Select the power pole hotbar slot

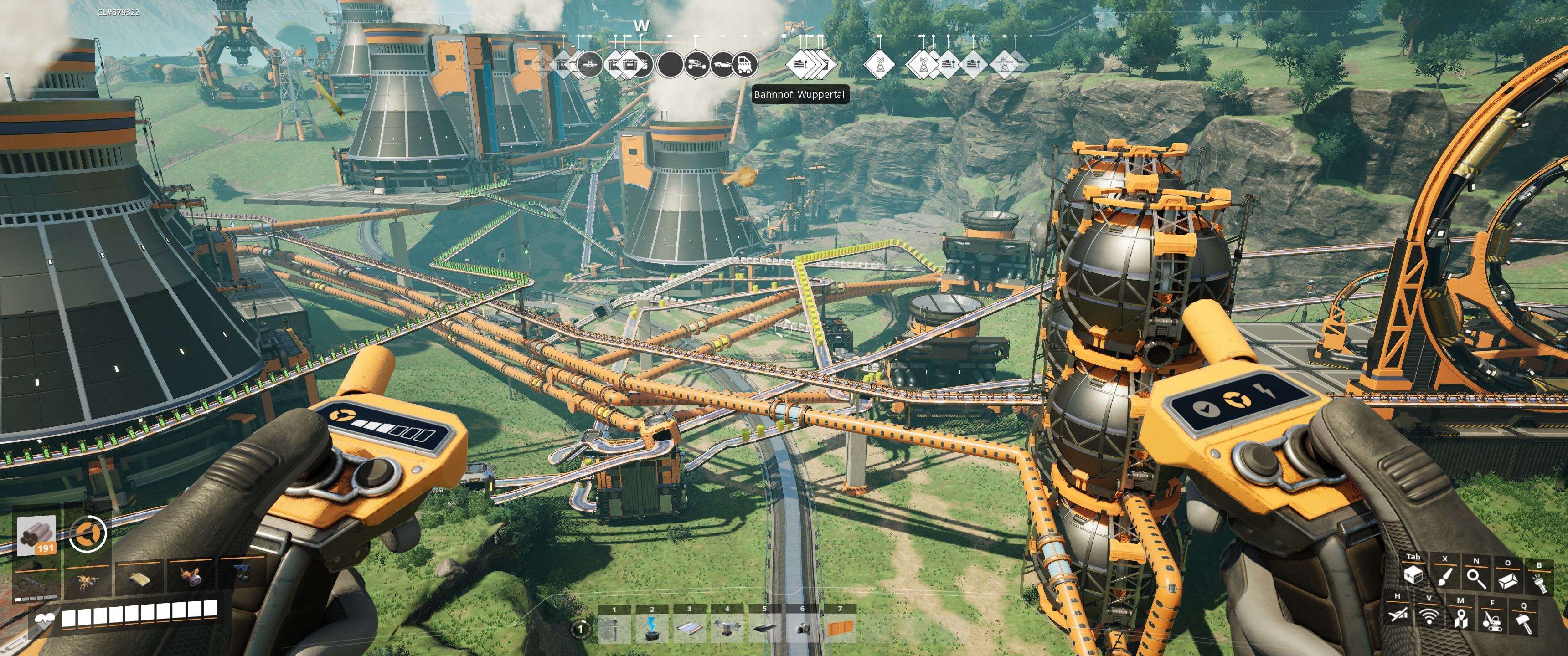(x=614, y=628)
